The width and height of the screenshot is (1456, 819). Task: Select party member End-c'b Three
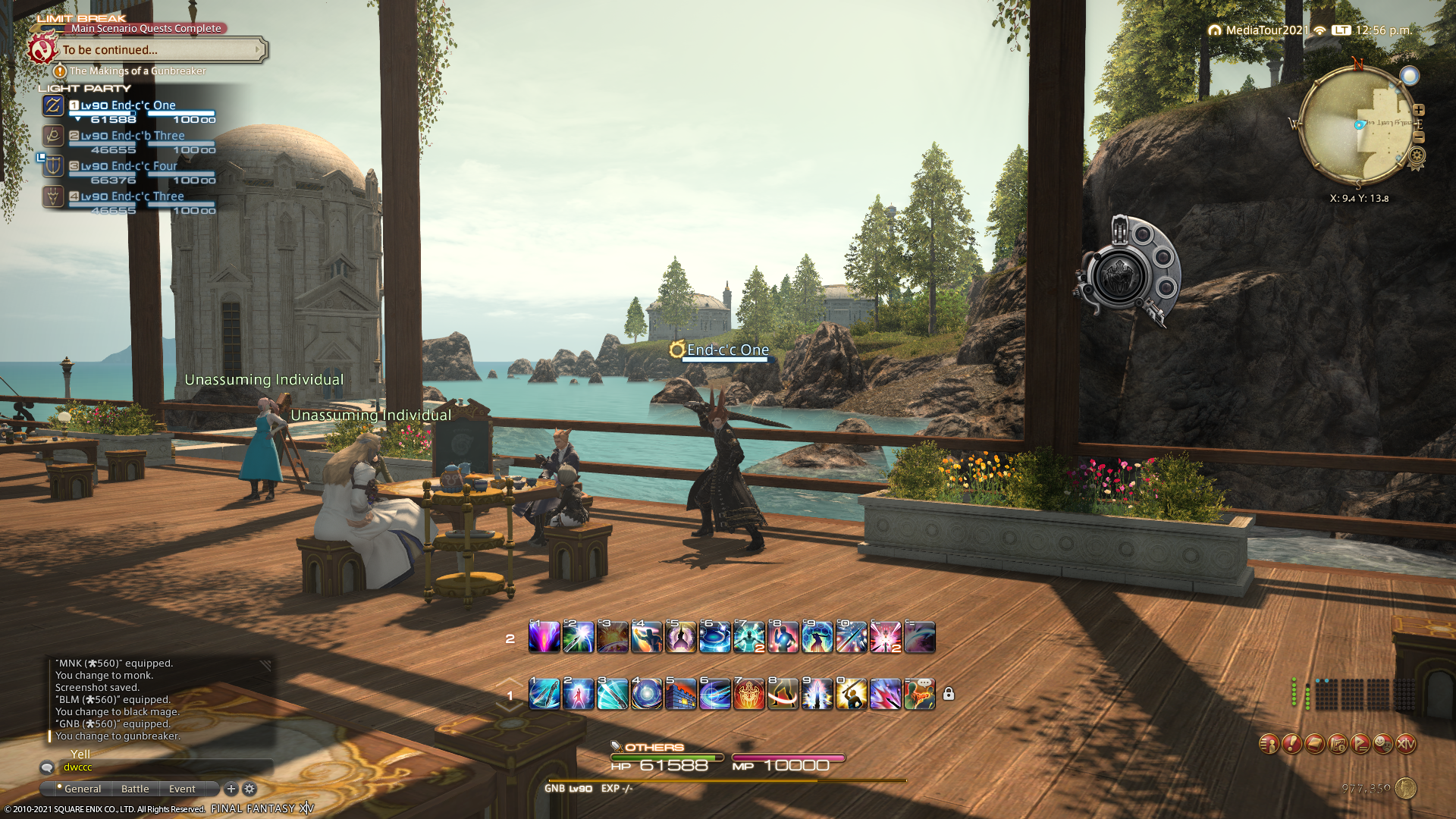click(133, 136)
